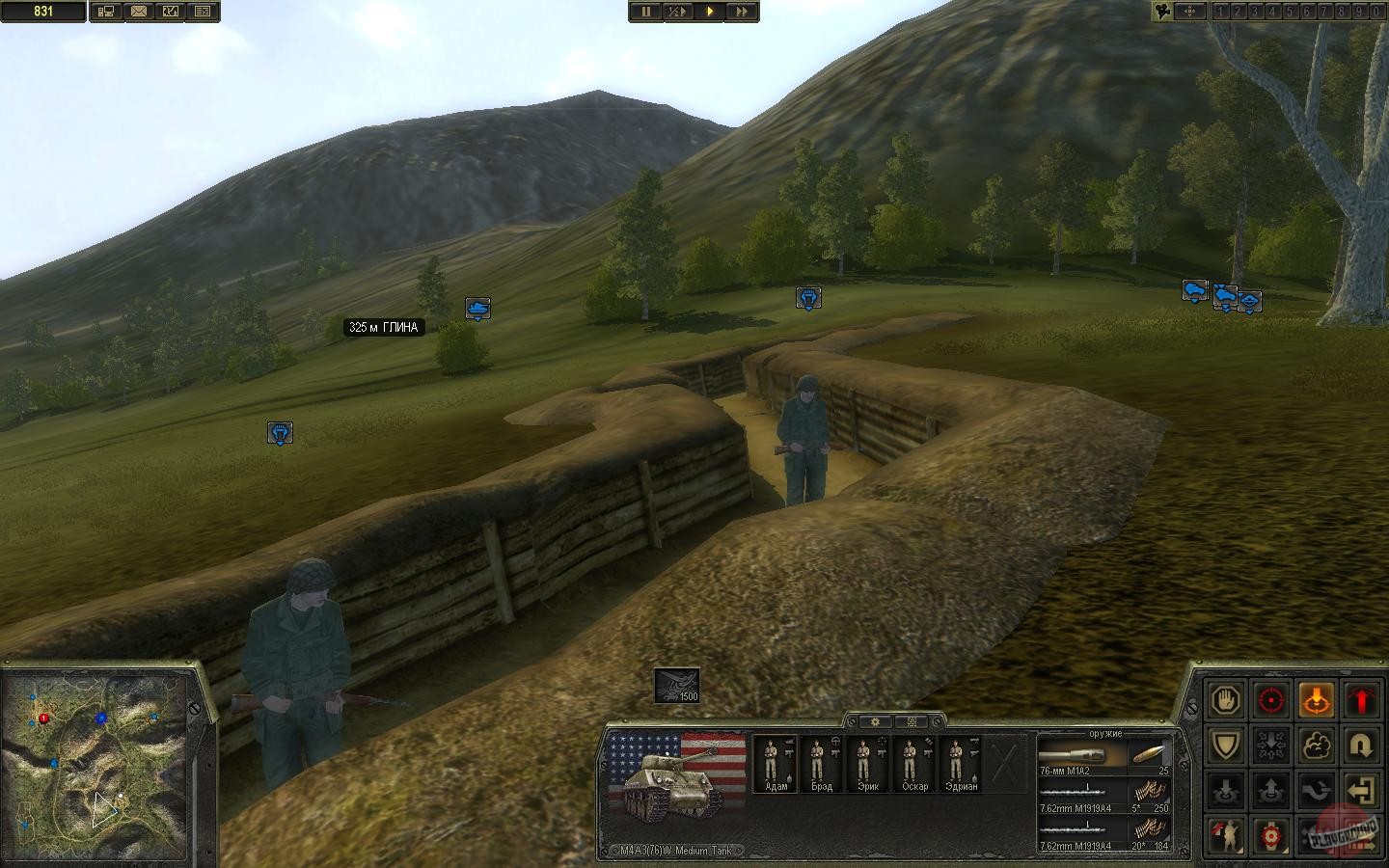The width and height of the screenshot is (1389, 868).
Task: Switch to the gear settings tab above tank panel
Action: 873,720
